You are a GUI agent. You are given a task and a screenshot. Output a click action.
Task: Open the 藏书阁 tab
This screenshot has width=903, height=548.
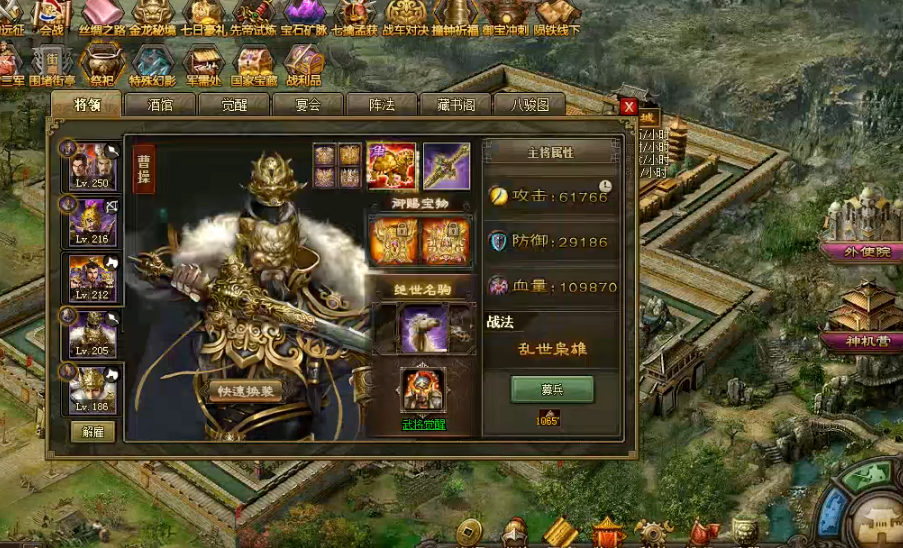[x=455, y=104]
